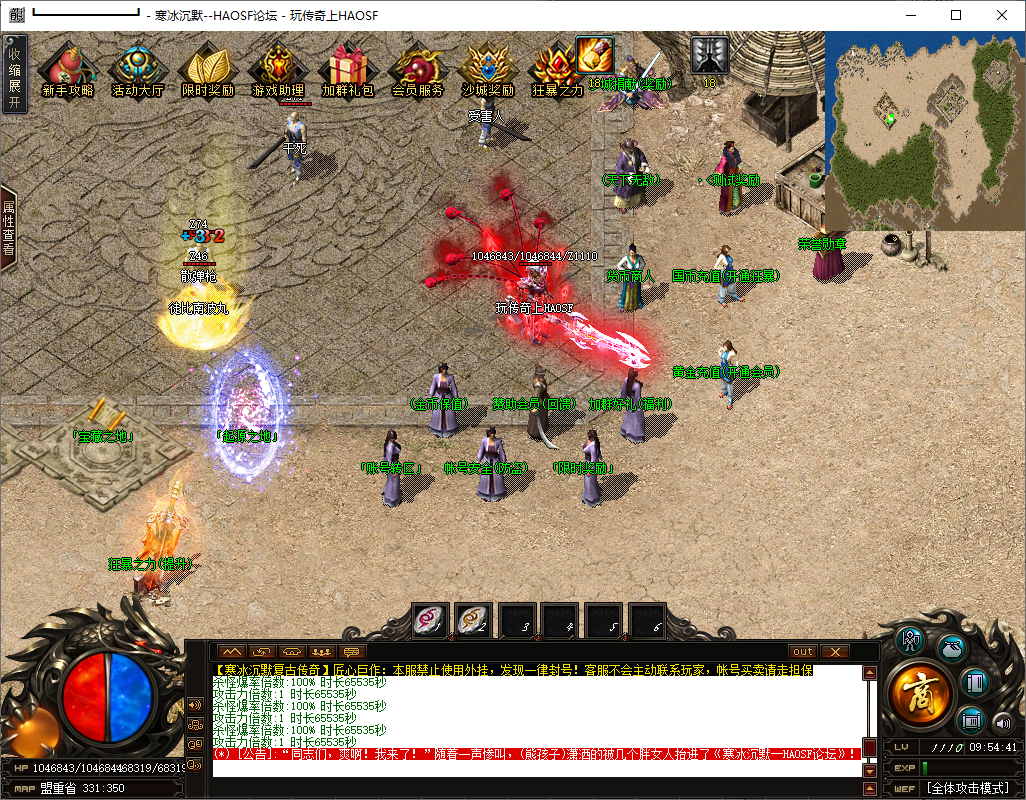Image resolution: width=1026 pixels, height=800 pixels.
Task: Click the chat panel's out button
Action: 803,652
